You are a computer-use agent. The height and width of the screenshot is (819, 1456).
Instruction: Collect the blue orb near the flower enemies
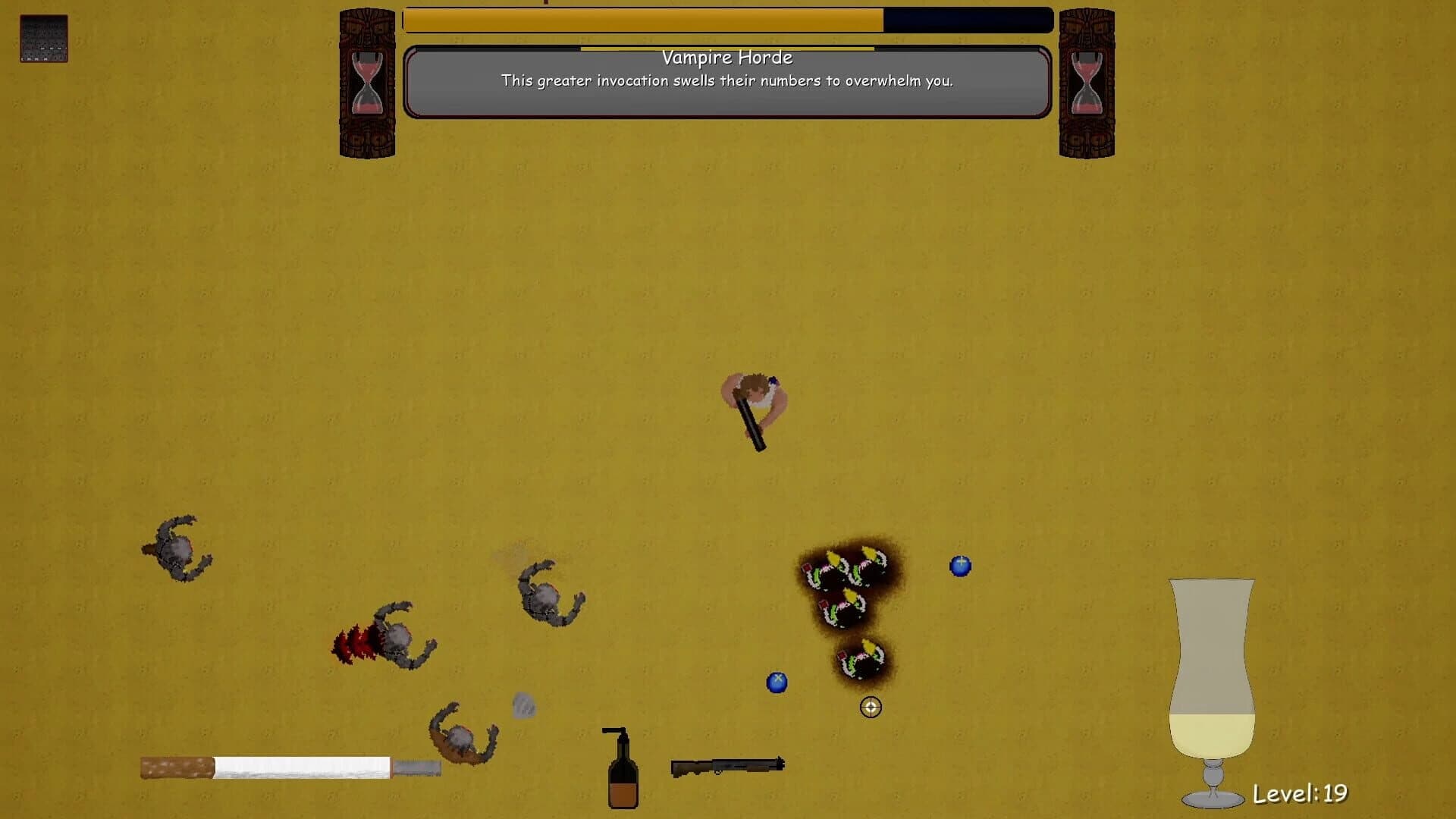pos(960,565)
